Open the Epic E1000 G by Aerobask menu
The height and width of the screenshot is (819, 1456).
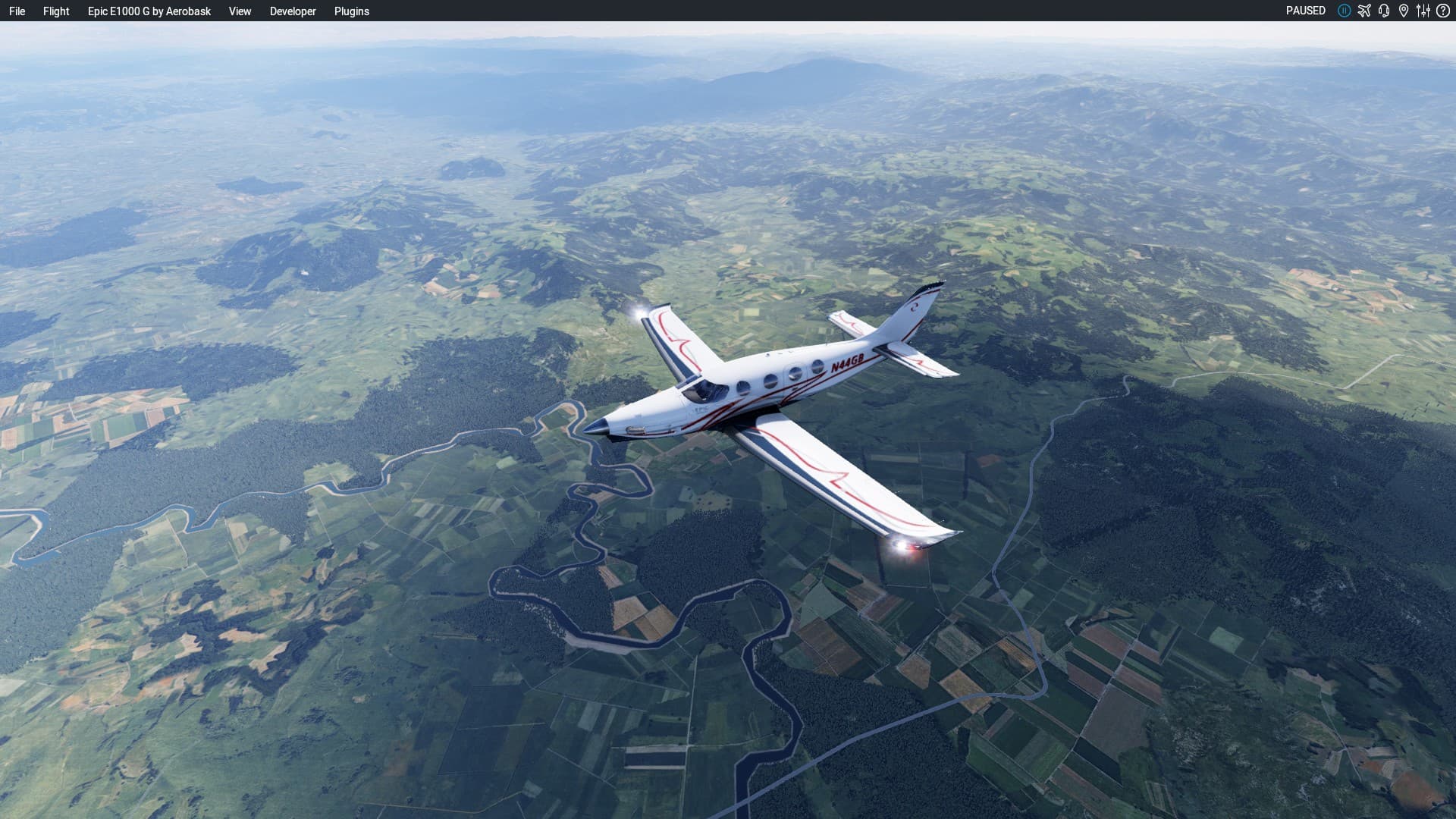coord(149,11)
